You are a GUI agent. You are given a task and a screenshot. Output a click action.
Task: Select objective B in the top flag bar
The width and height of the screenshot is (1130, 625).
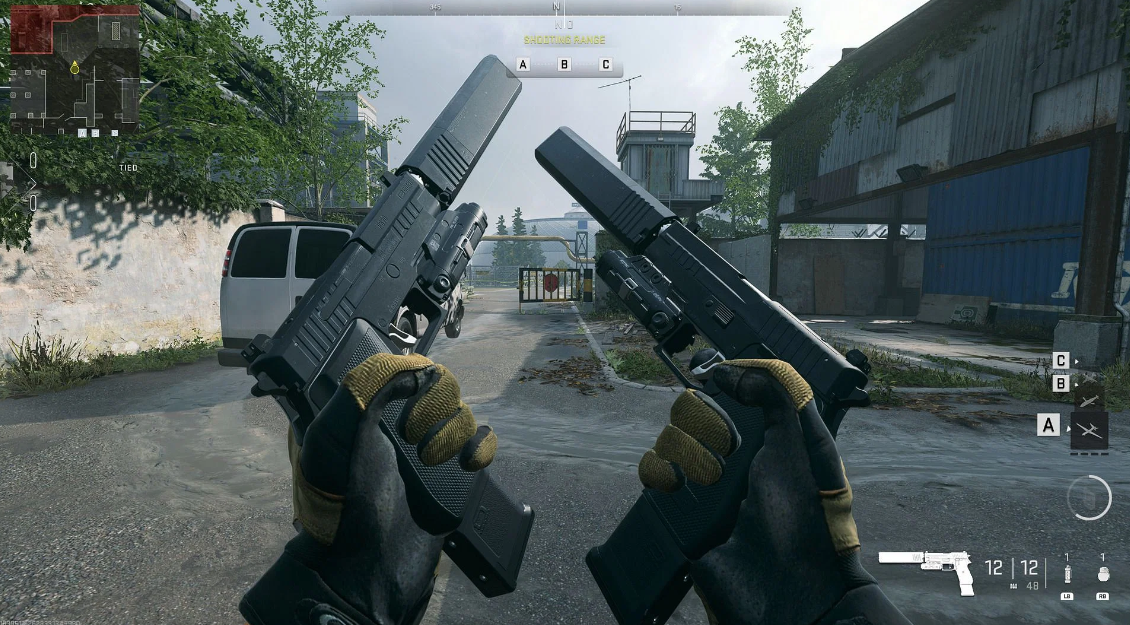(x=564, y=64)
